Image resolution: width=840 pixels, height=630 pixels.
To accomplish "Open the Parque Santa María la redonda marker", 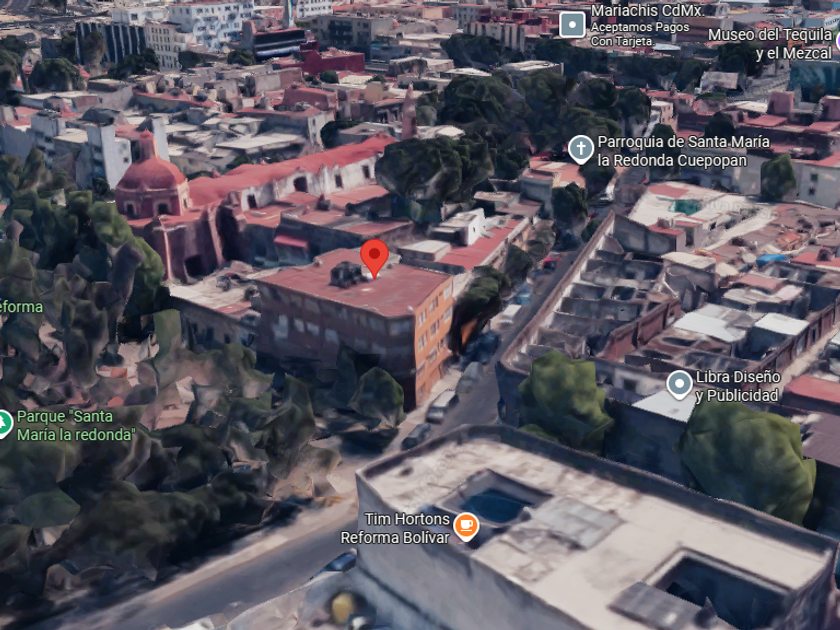I will click(x=4, y=424).
